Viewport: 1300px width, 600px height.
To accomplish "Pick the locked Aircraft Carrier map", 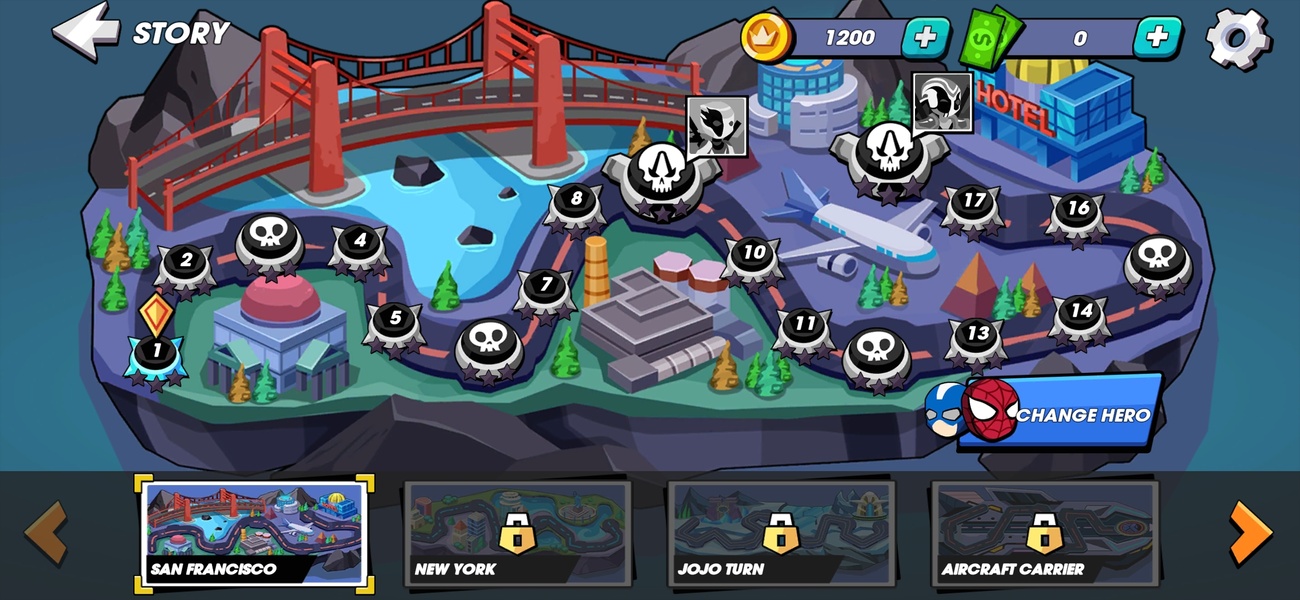I will tap(1044, 534).
